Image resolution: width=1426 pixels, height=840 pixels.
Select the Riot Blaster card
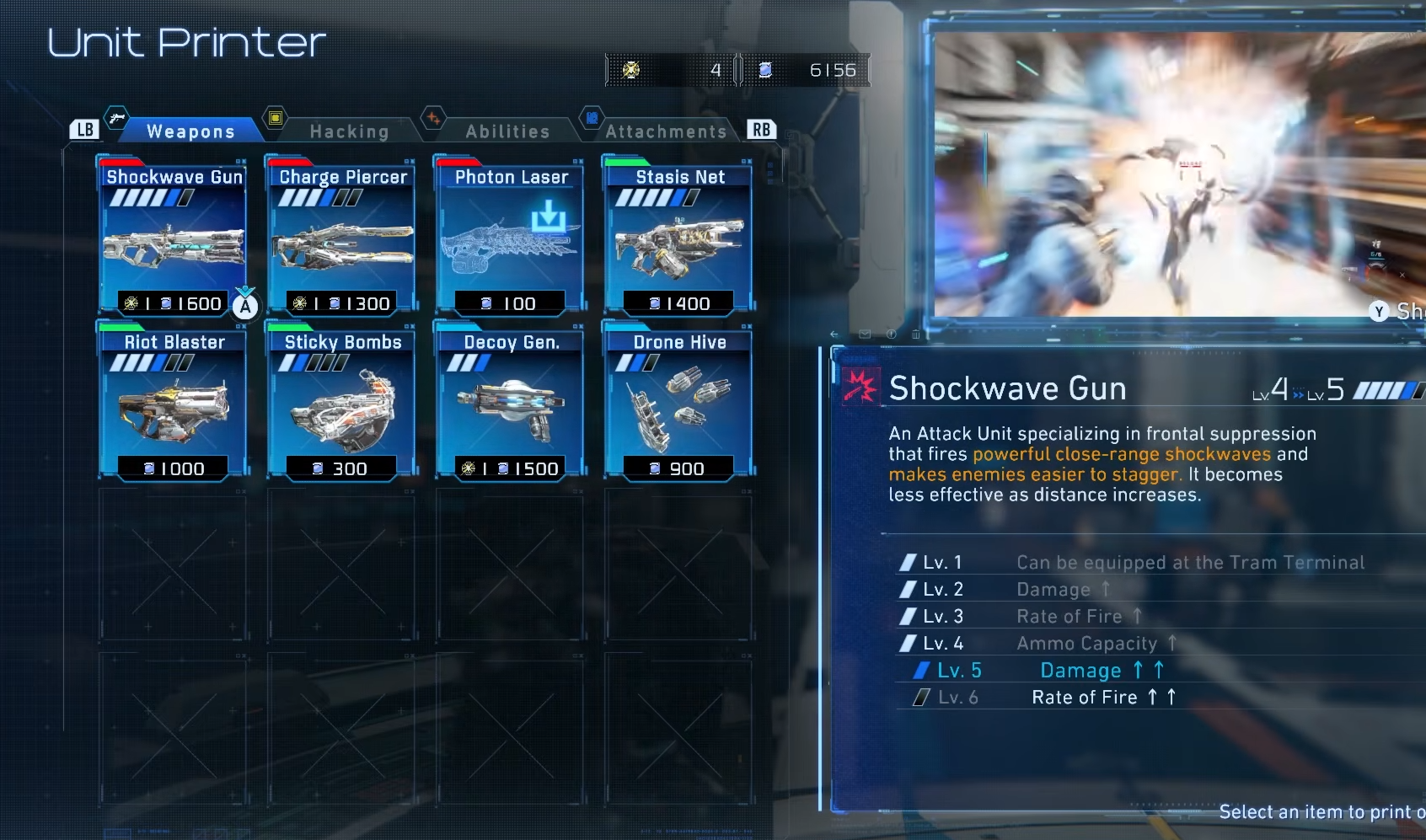[x=174, y=403]
